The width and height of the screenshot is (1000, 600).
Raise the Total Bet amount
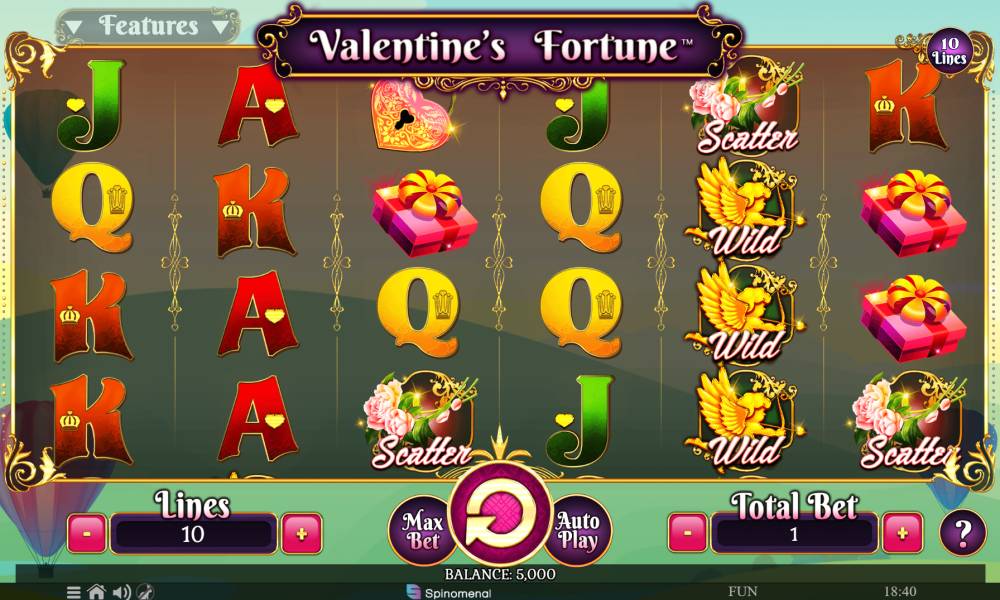(x=902, y=533)
